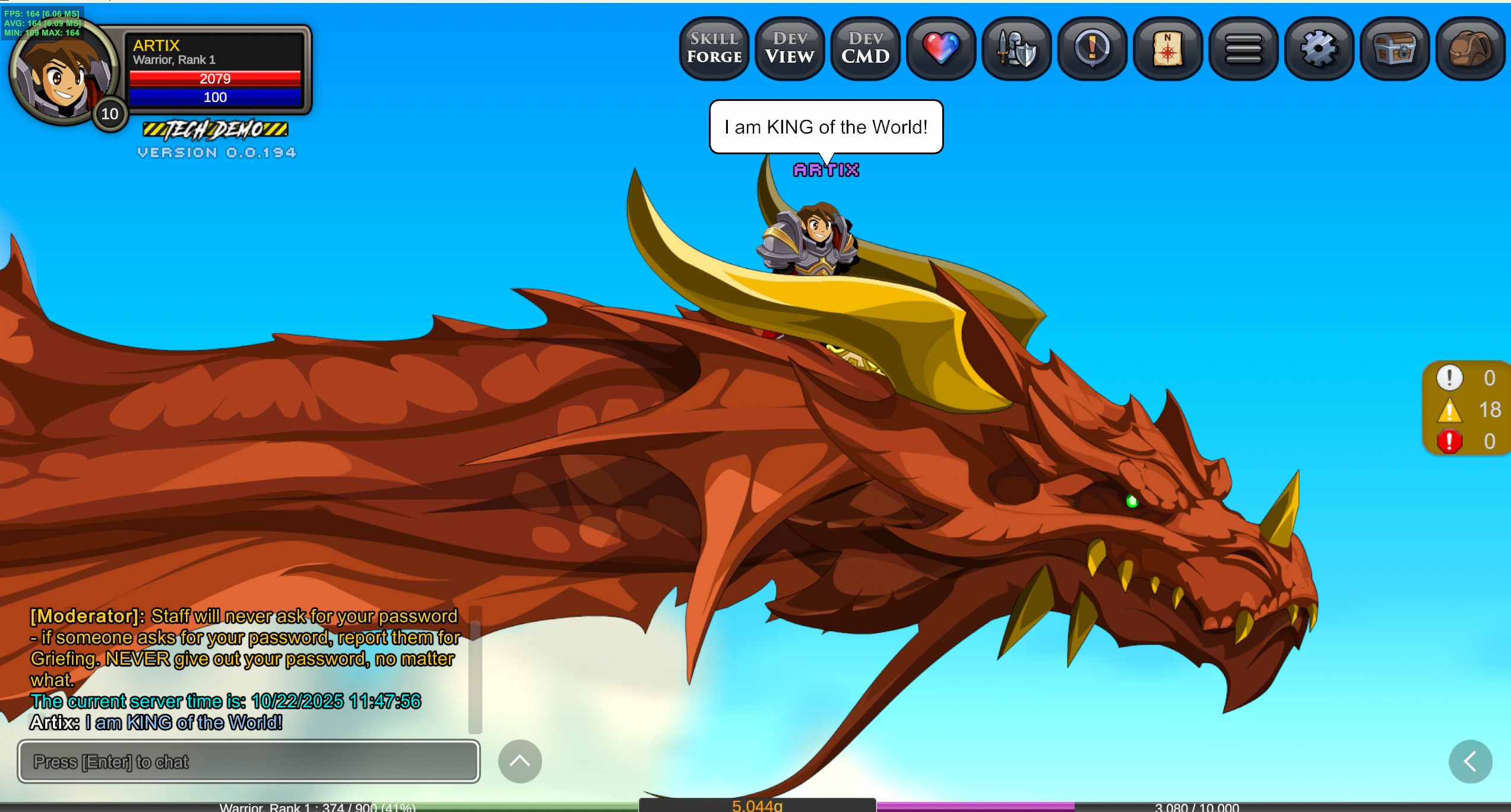Open the compass map scroll

point(1167,48)
